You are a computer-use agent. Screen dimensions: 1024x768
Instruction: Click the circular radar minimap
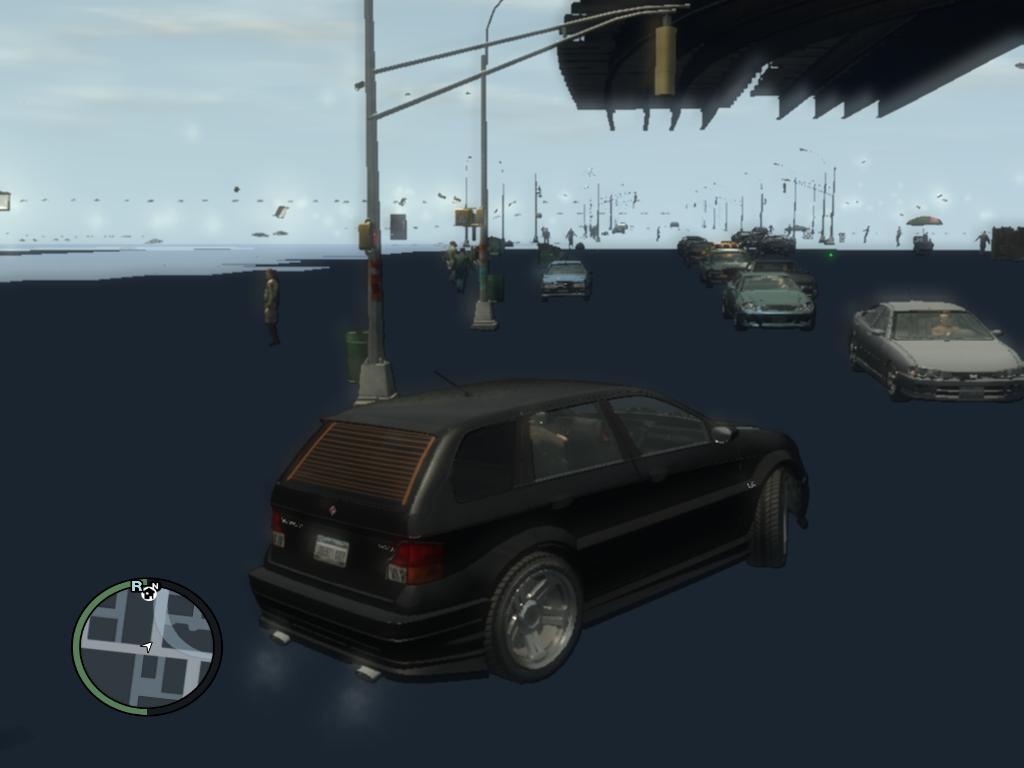(x=147, y=647)
